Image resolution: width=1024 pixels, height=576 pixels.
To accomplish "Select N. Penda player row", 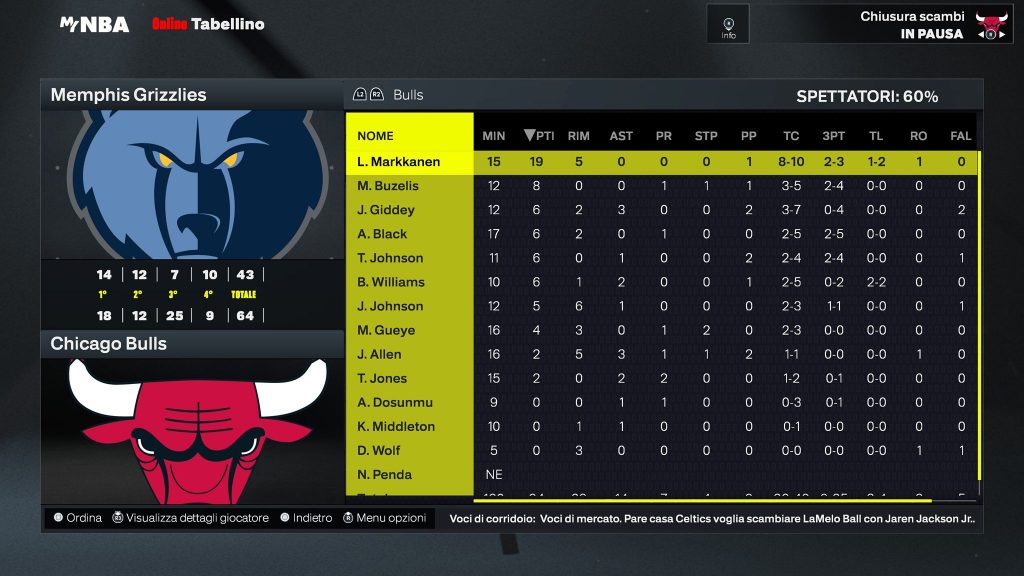I will pyautogui.click(x=384, y=474).
